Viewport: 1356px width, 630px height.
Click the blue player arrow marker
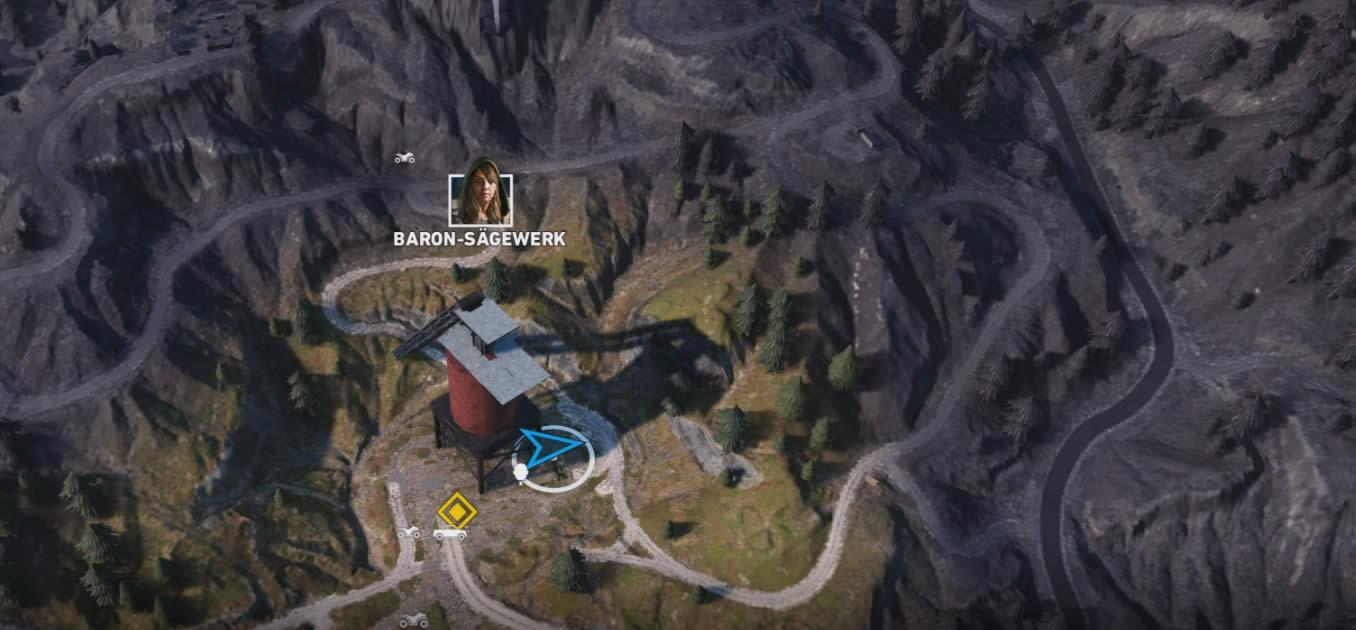point(551,449)
